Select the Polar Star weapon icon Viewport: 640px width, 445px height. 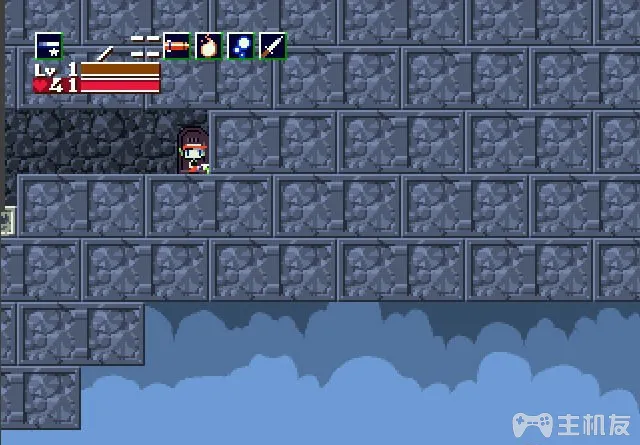(x=48, y=46)
